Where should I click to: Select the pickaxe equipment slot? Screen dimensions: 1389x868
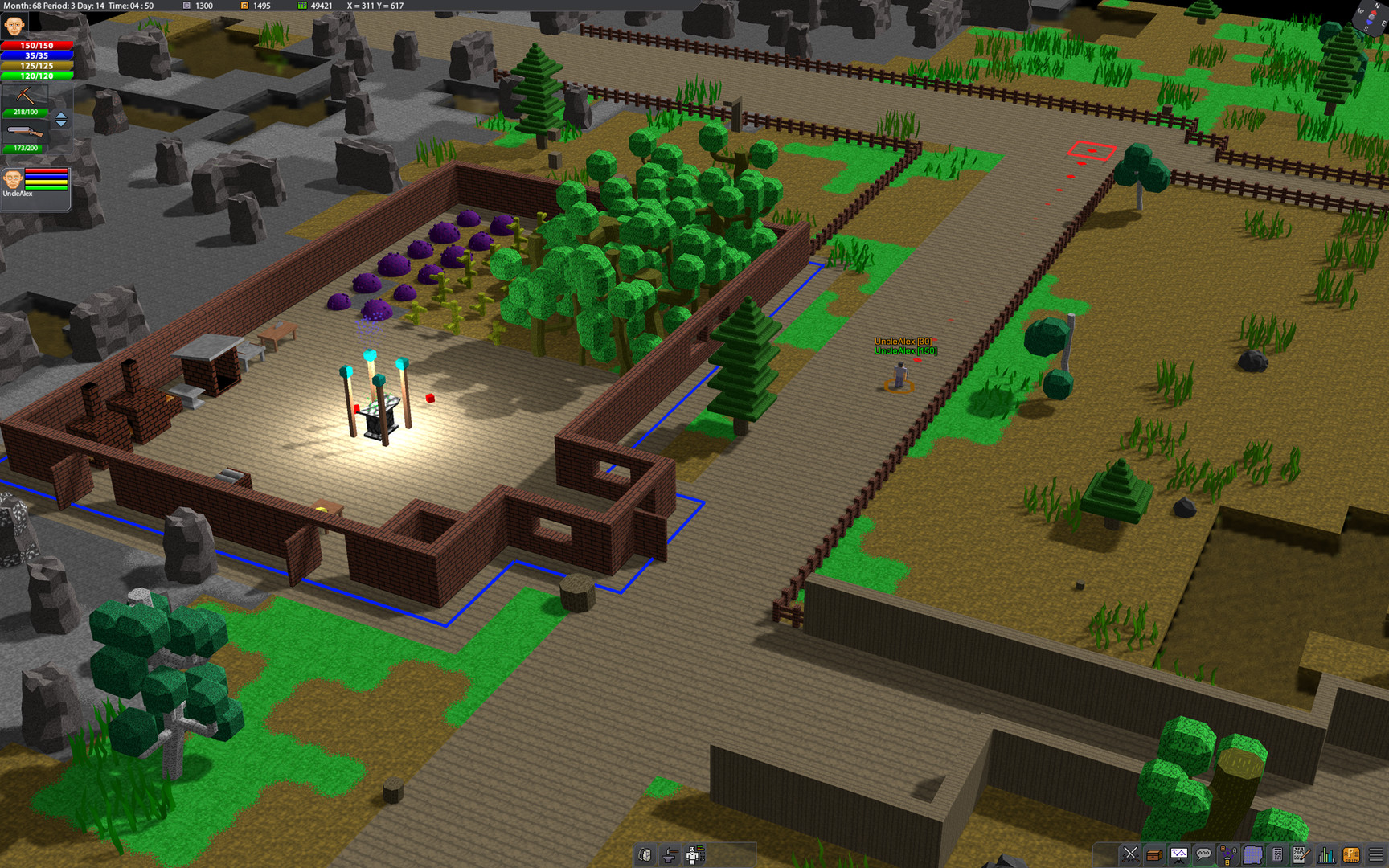25,96
